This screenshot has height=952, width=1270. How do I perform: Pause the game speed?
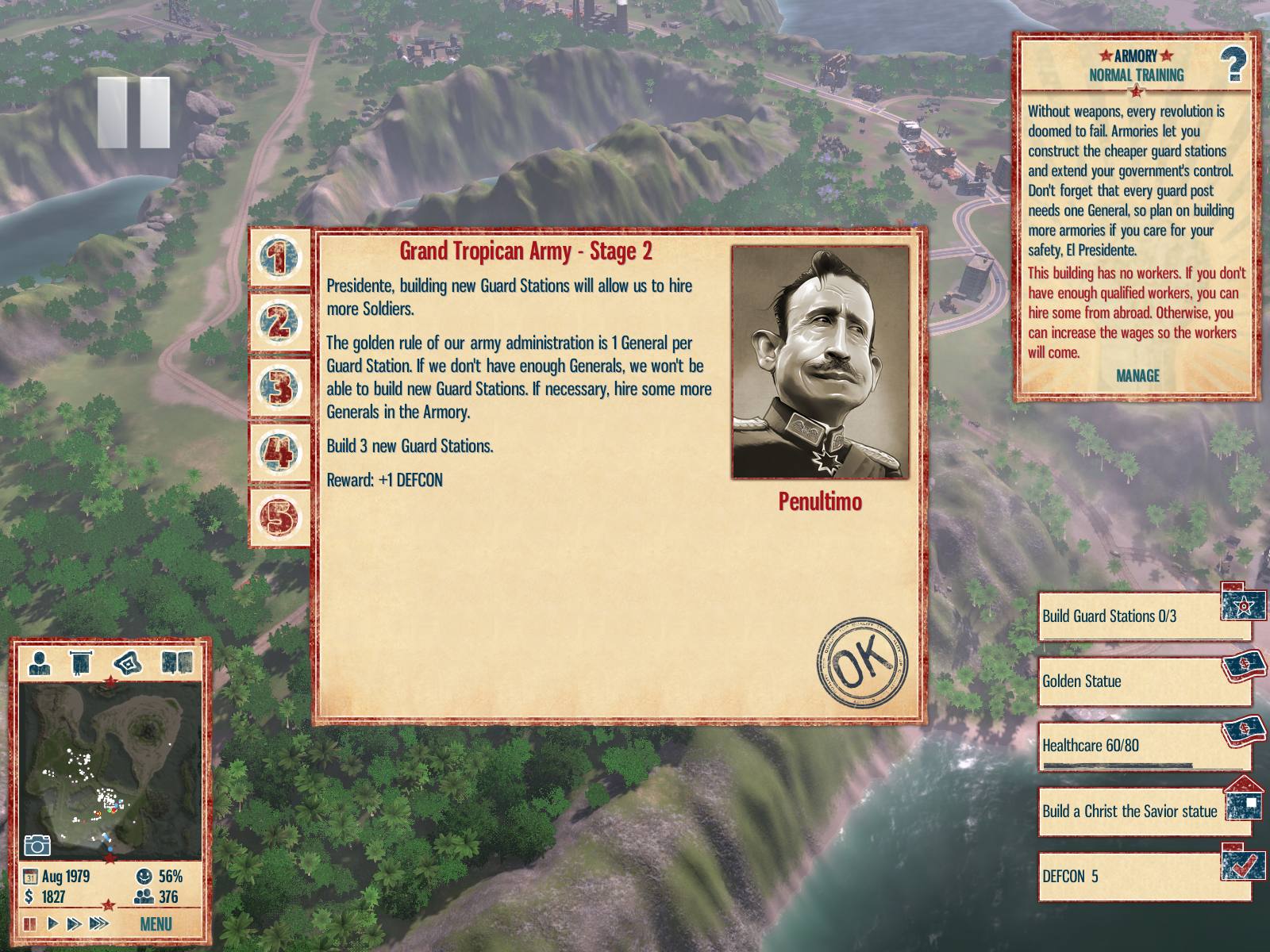[30, 923]
